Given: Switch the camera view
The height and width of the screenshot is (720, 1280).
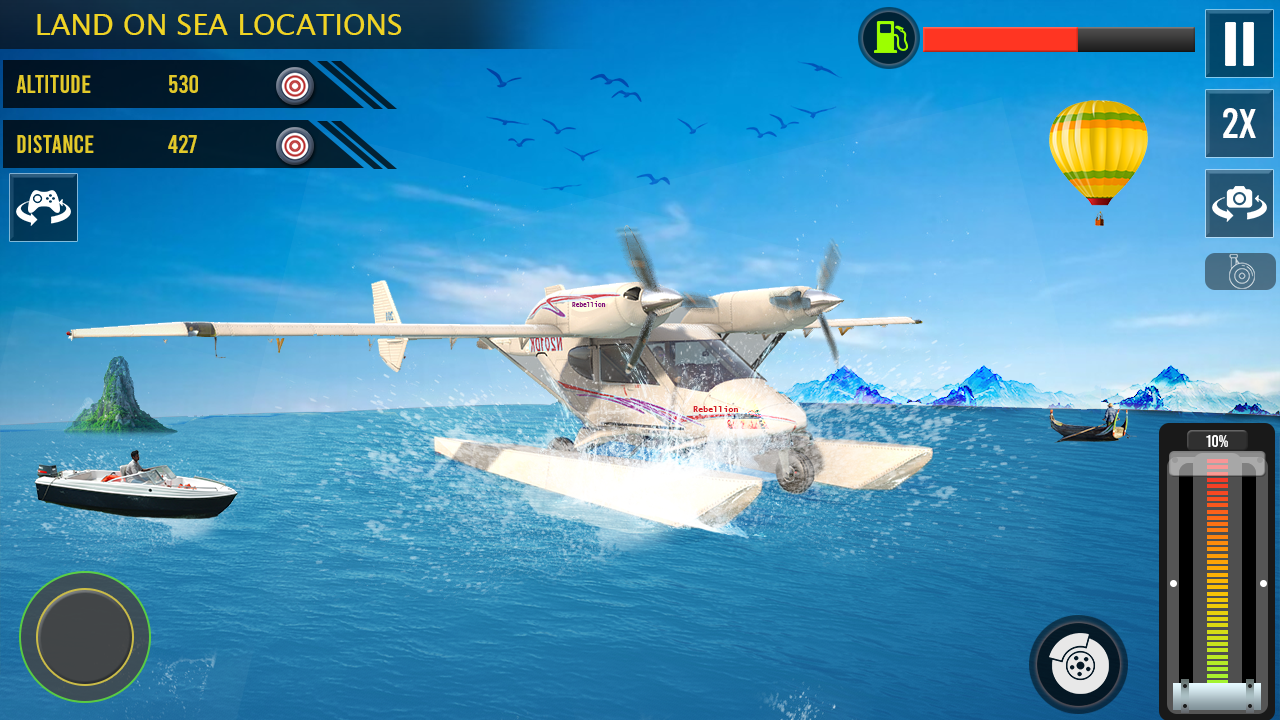Looking at the screenshot, I should 1239,203.
